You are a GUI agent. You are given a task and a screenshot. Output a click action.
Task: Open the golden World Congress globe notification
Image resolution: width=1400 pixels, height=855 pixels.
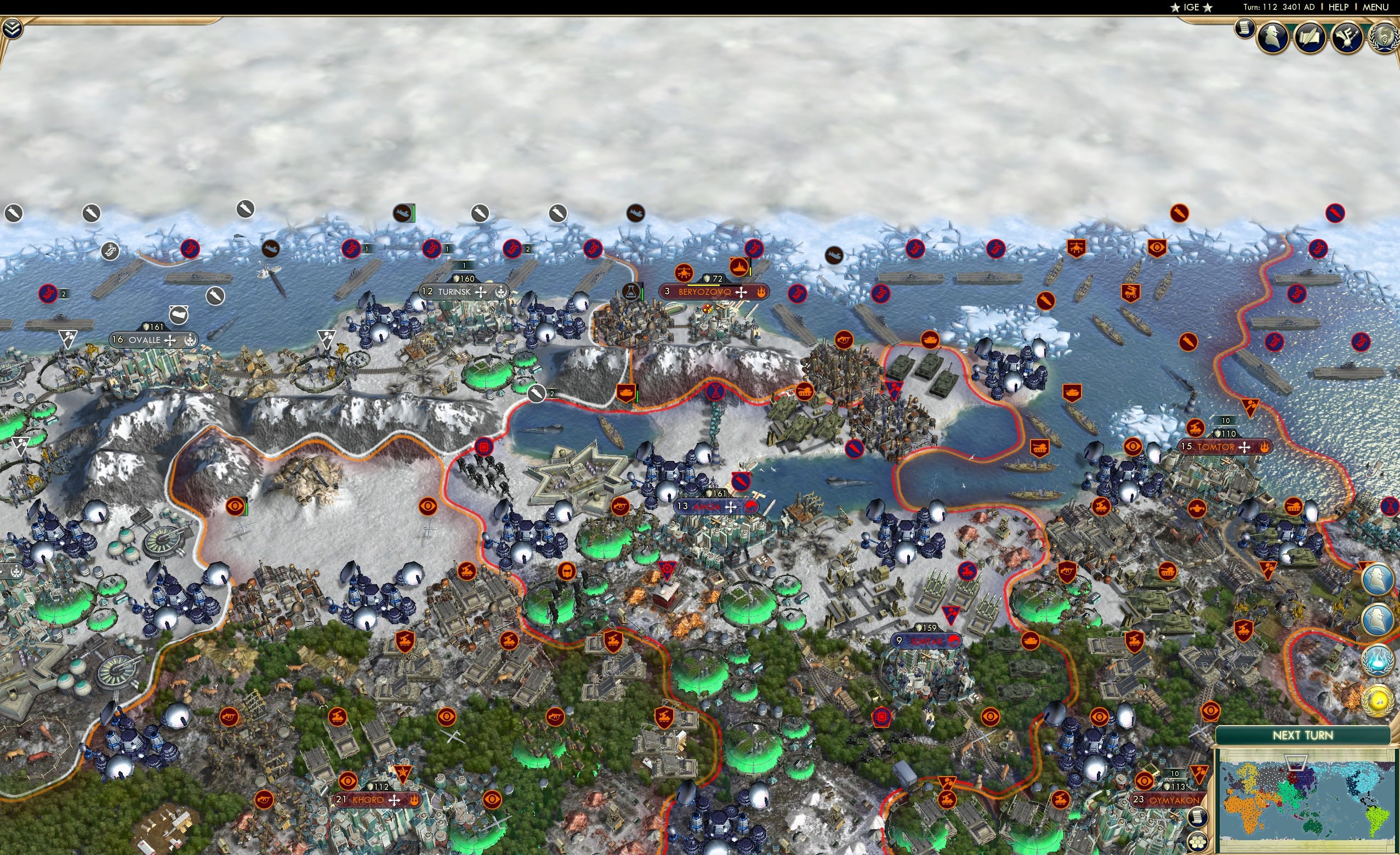pyautogui.click(x=1378, y=701)
